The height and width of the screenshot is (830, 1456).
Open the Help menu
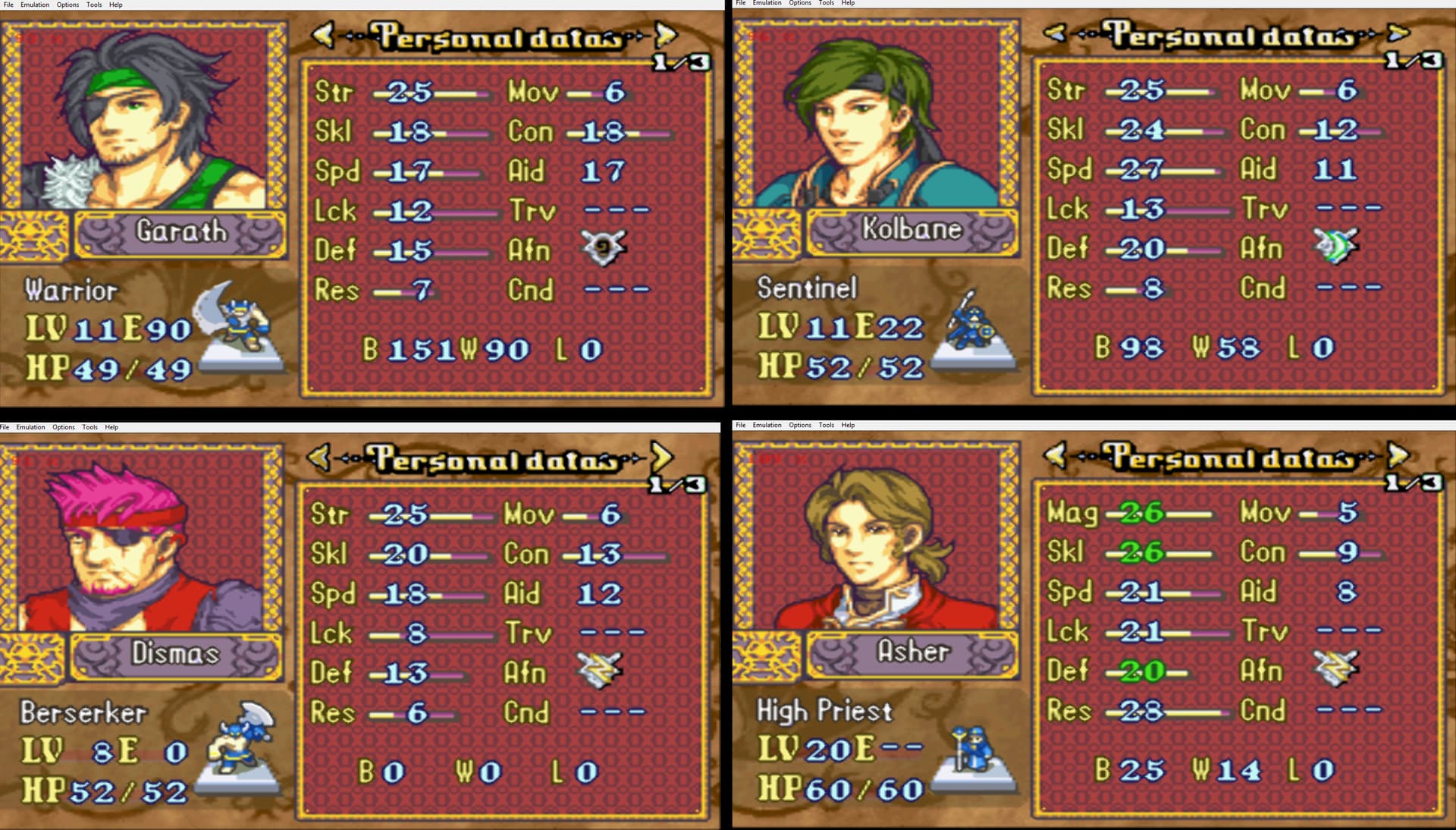pos(115,5)
